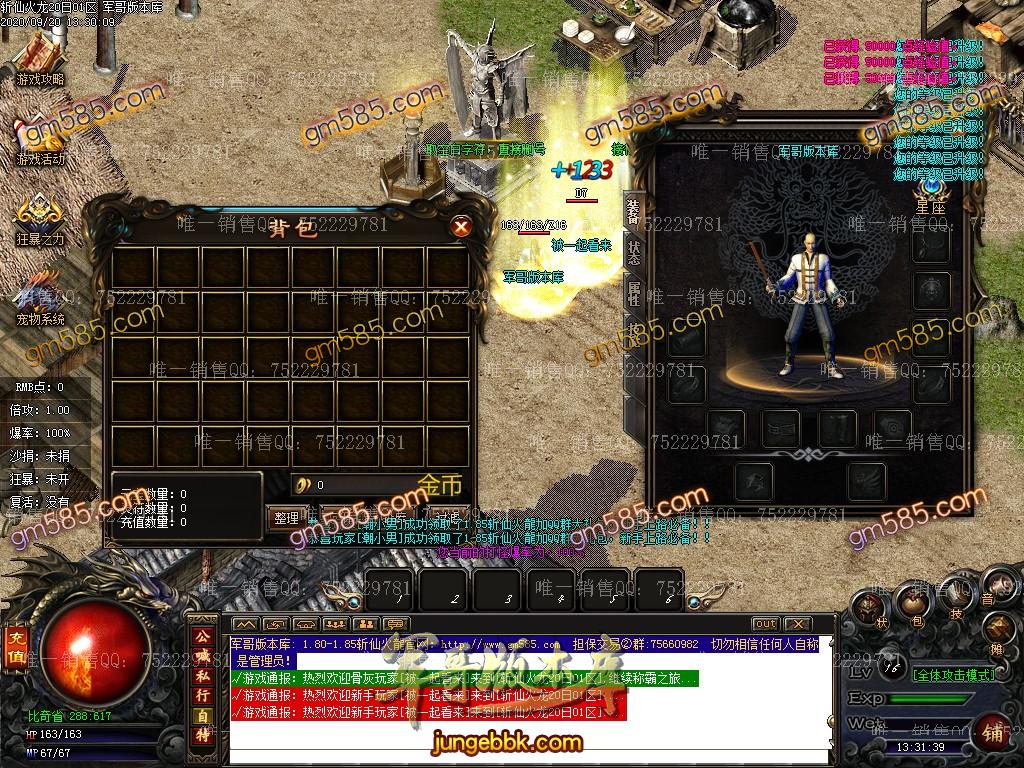Toggle the 全体攻击模式 attack mode label

coord(953,675)
